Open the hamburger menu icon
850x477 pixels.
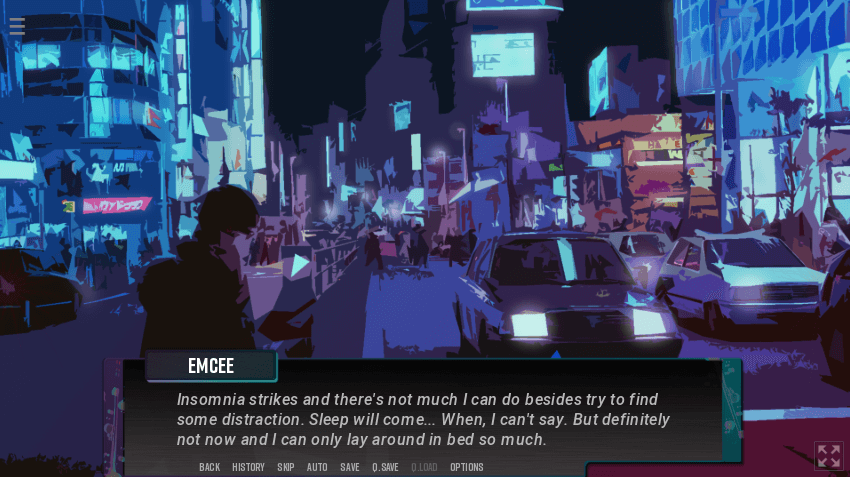[x=17, y=26]
